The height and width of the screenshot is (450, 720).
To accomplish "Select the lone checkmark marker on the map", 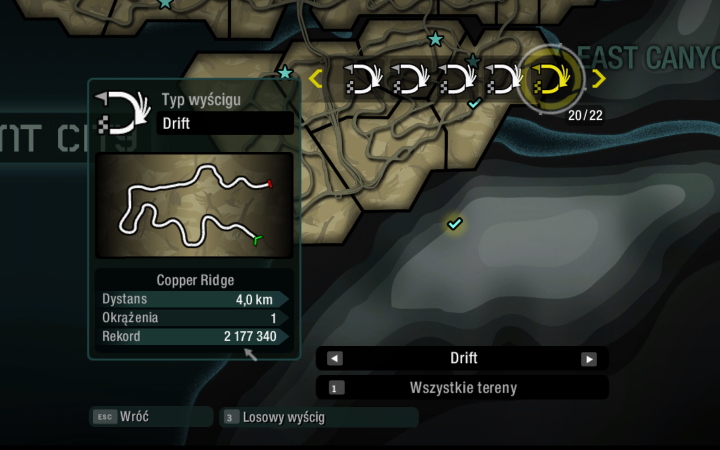I will pyautogui.click(x=455, y=224).
